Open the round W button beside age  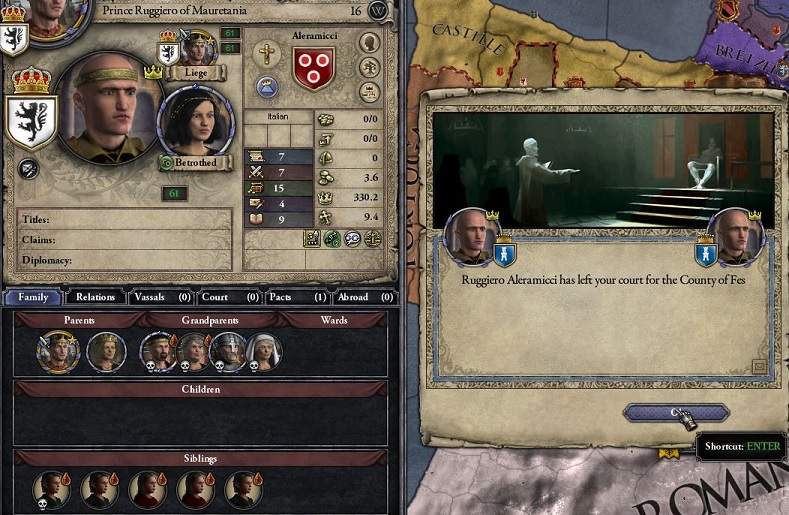[378, 10]
